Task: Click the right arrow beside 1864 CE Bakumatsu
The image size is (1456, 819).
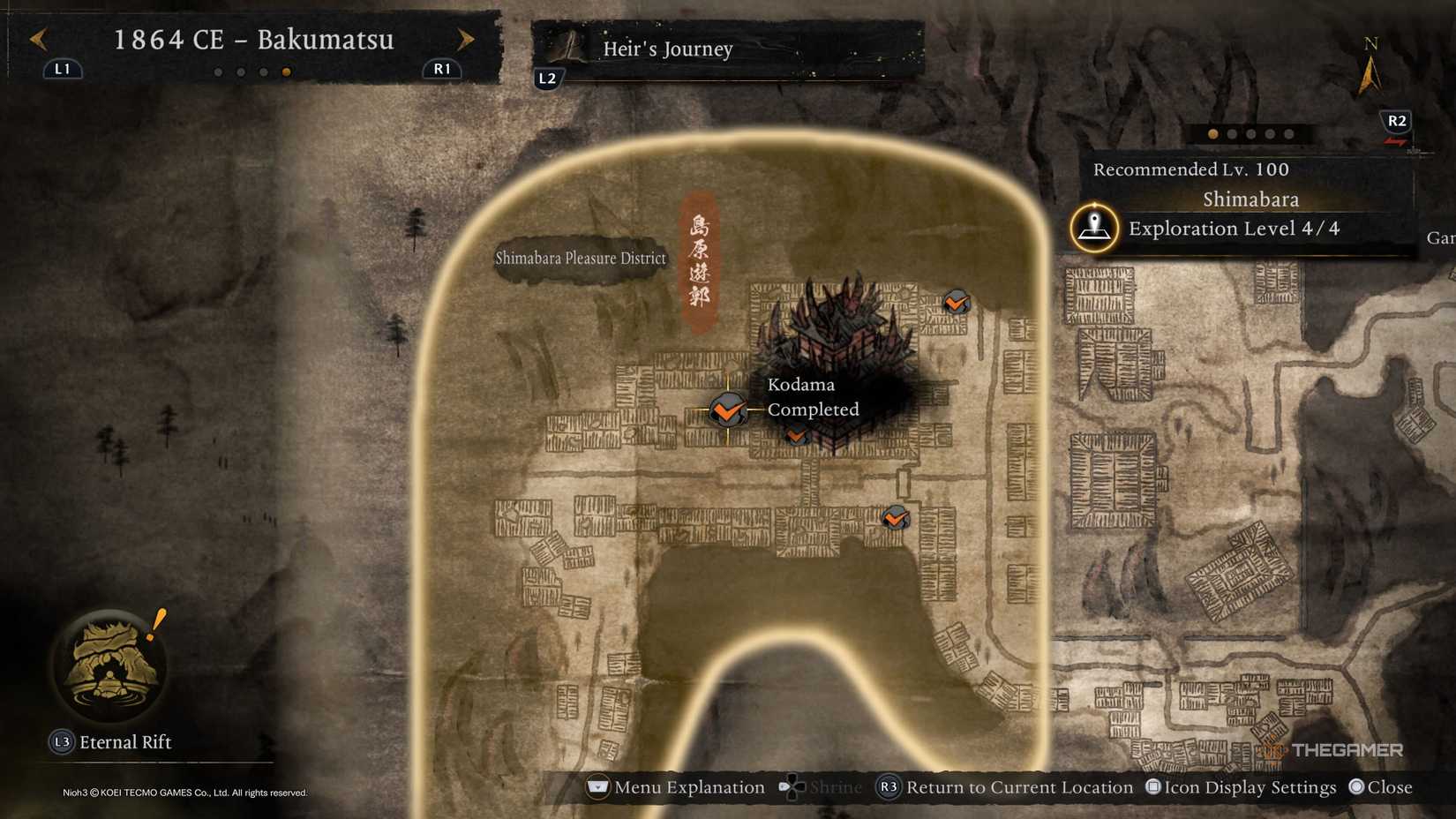Action: (x=466, y=40)
